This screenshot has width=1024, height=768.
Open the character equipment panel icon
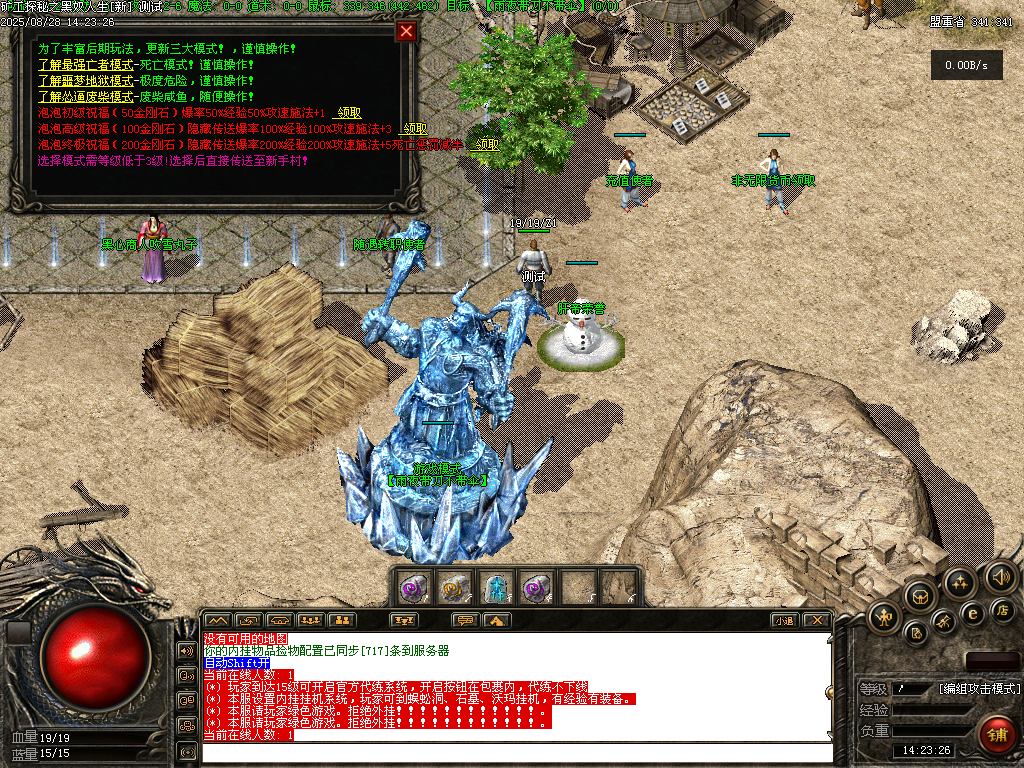pos(886,617)
